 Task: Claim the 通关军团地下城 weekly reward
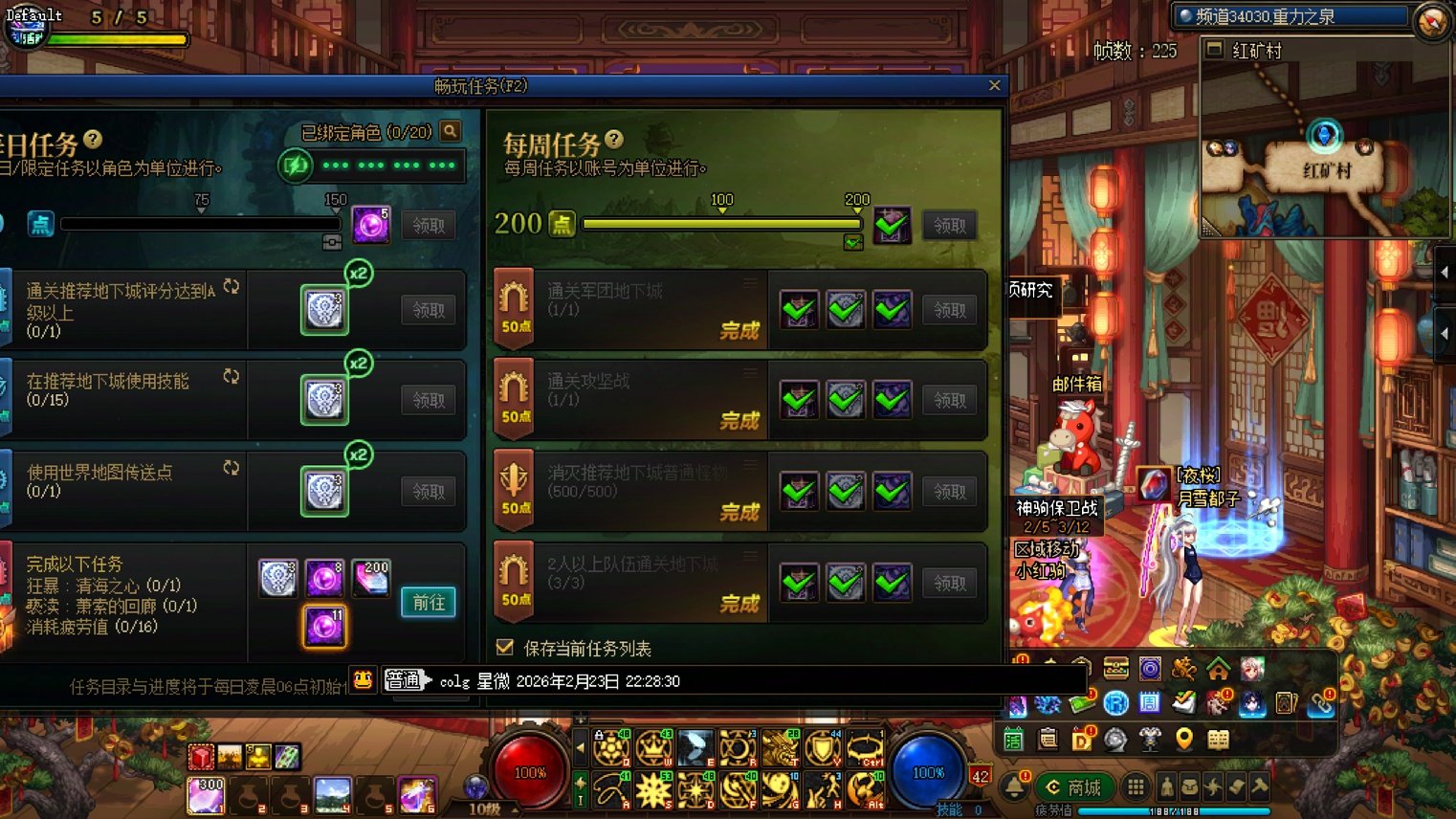click(x=949, y=310)
